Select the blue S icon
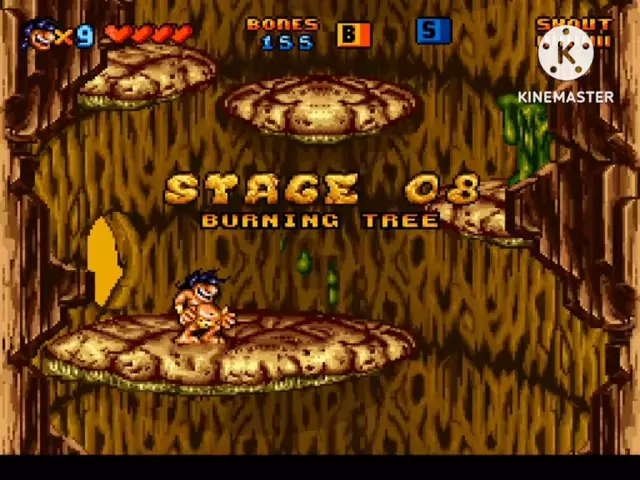640x480 pixels. click(433, 31)
